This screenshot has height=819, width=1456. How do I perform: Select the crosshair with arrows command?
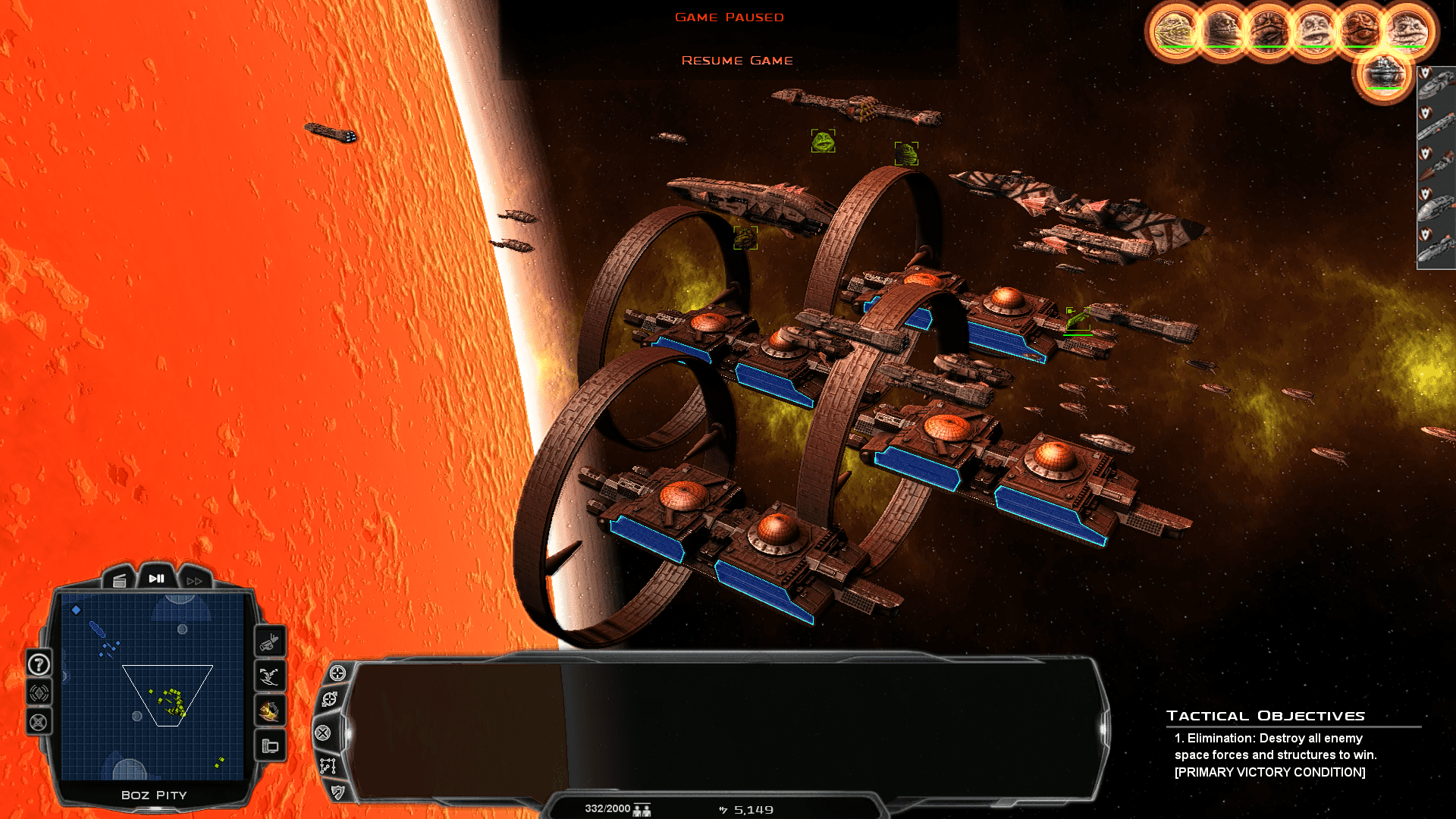click(330, 699)
